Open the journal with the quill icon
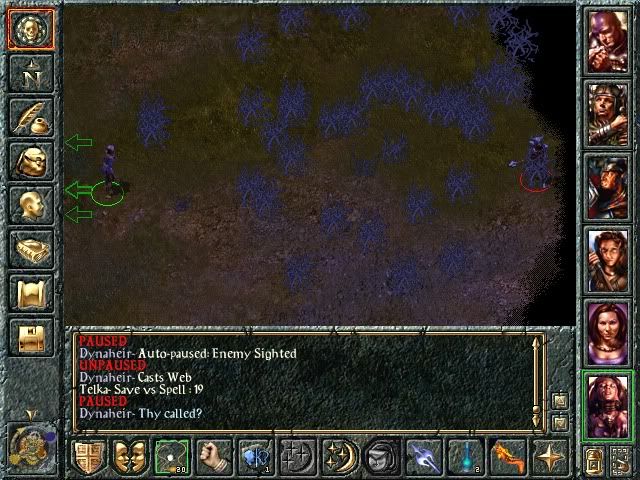The height and width of the screenshot is (480, 640). [x=29, y=116]
